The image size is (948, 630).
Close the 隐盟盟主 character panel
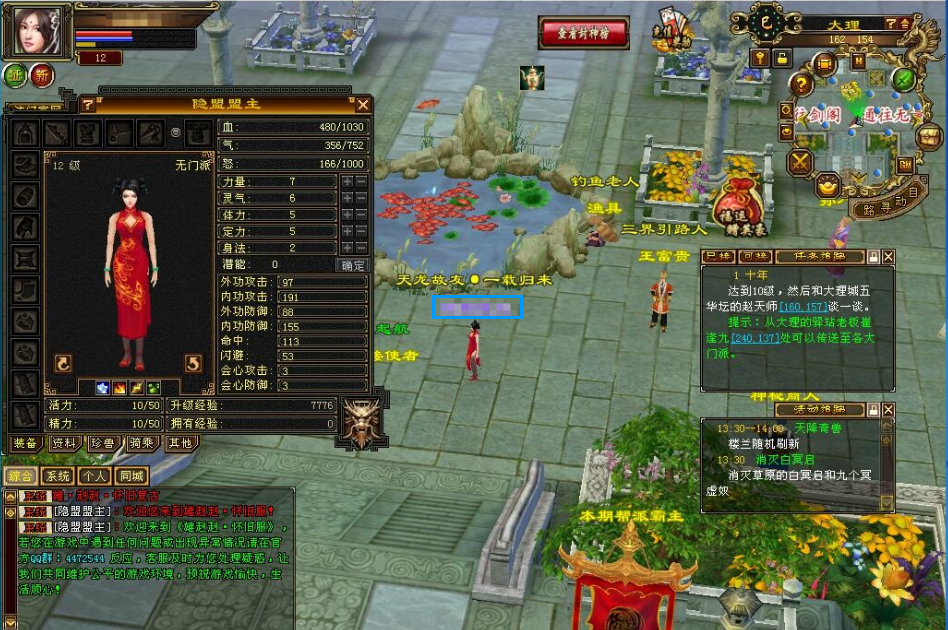(363, 104)
